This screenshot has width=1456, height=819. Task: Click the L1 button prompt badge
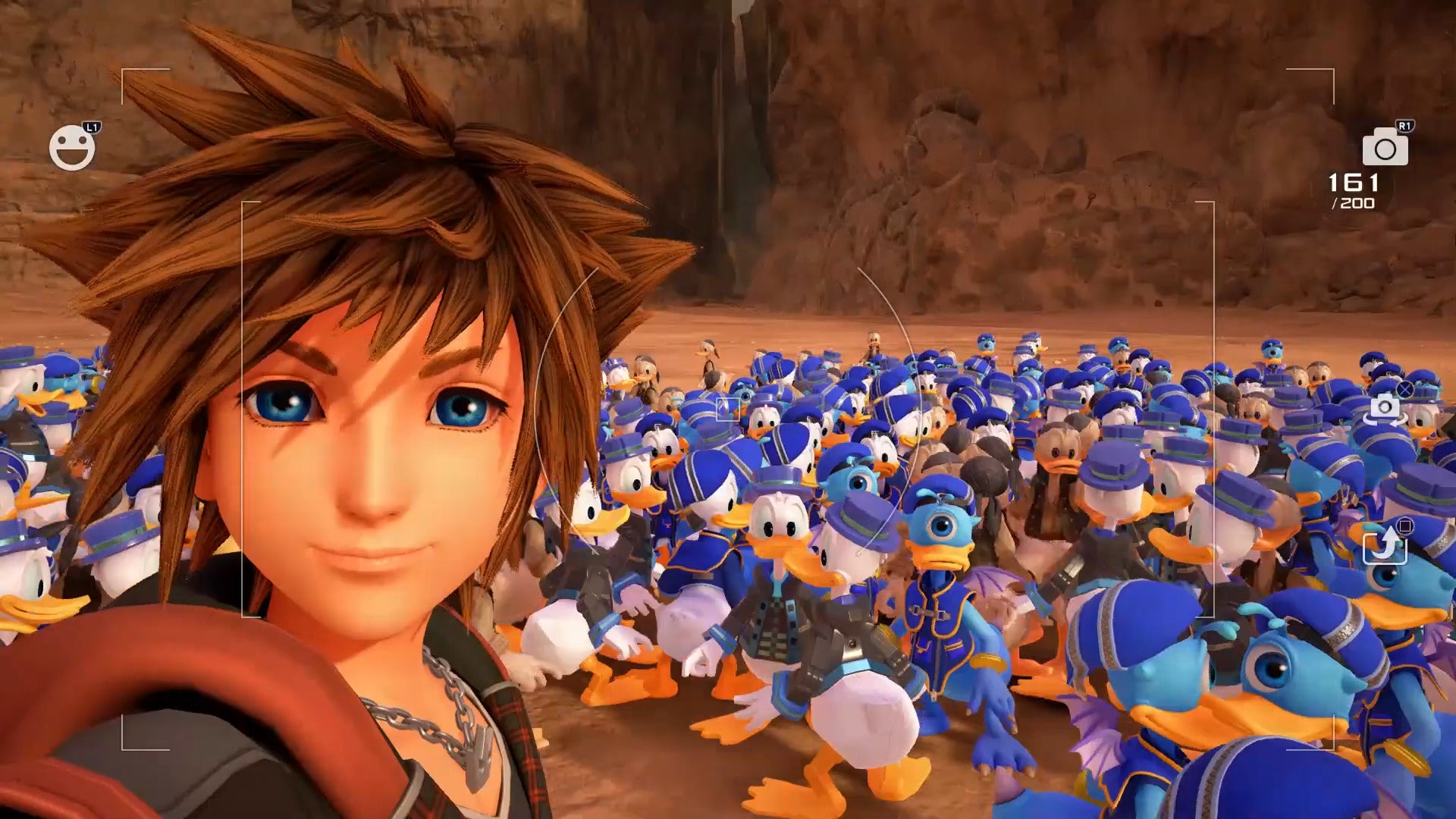93,125
